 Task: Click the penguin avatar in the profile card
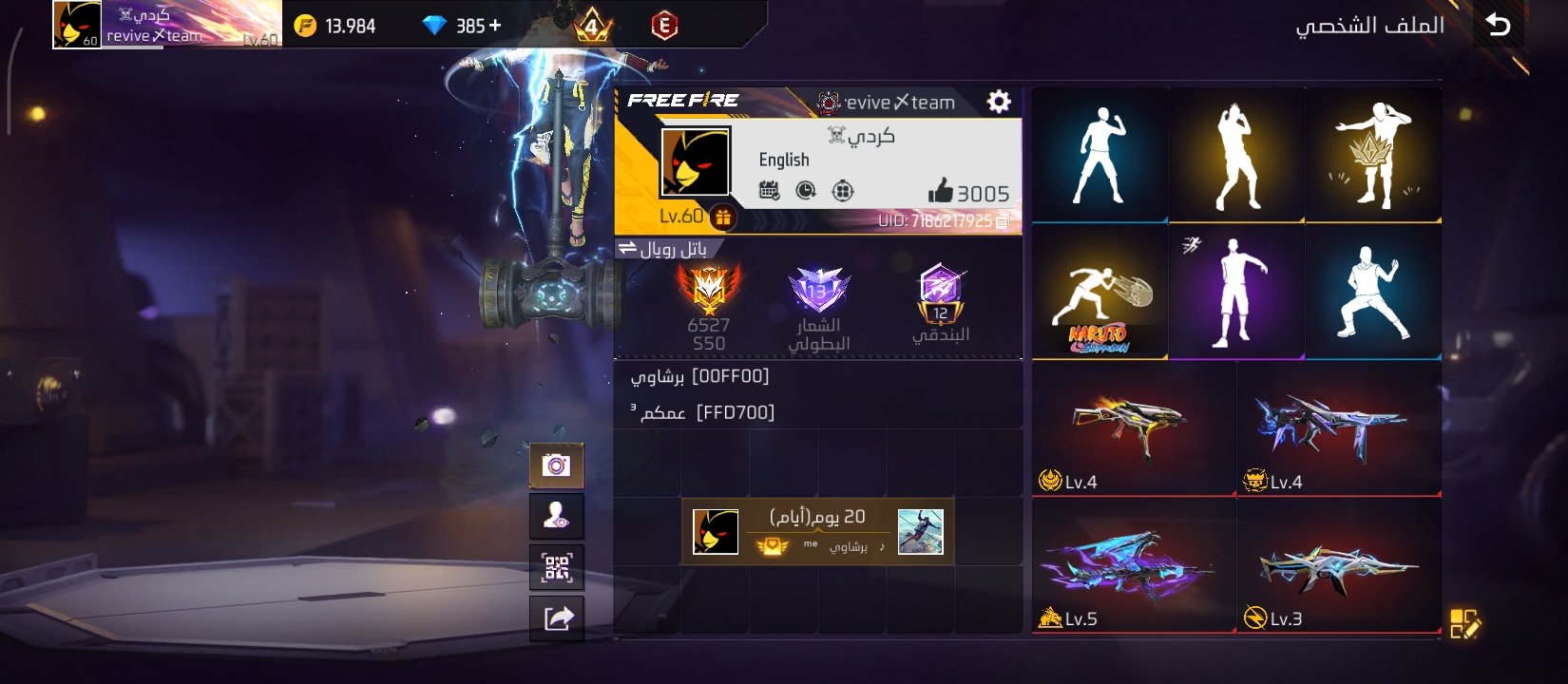[x=696, y=162]
